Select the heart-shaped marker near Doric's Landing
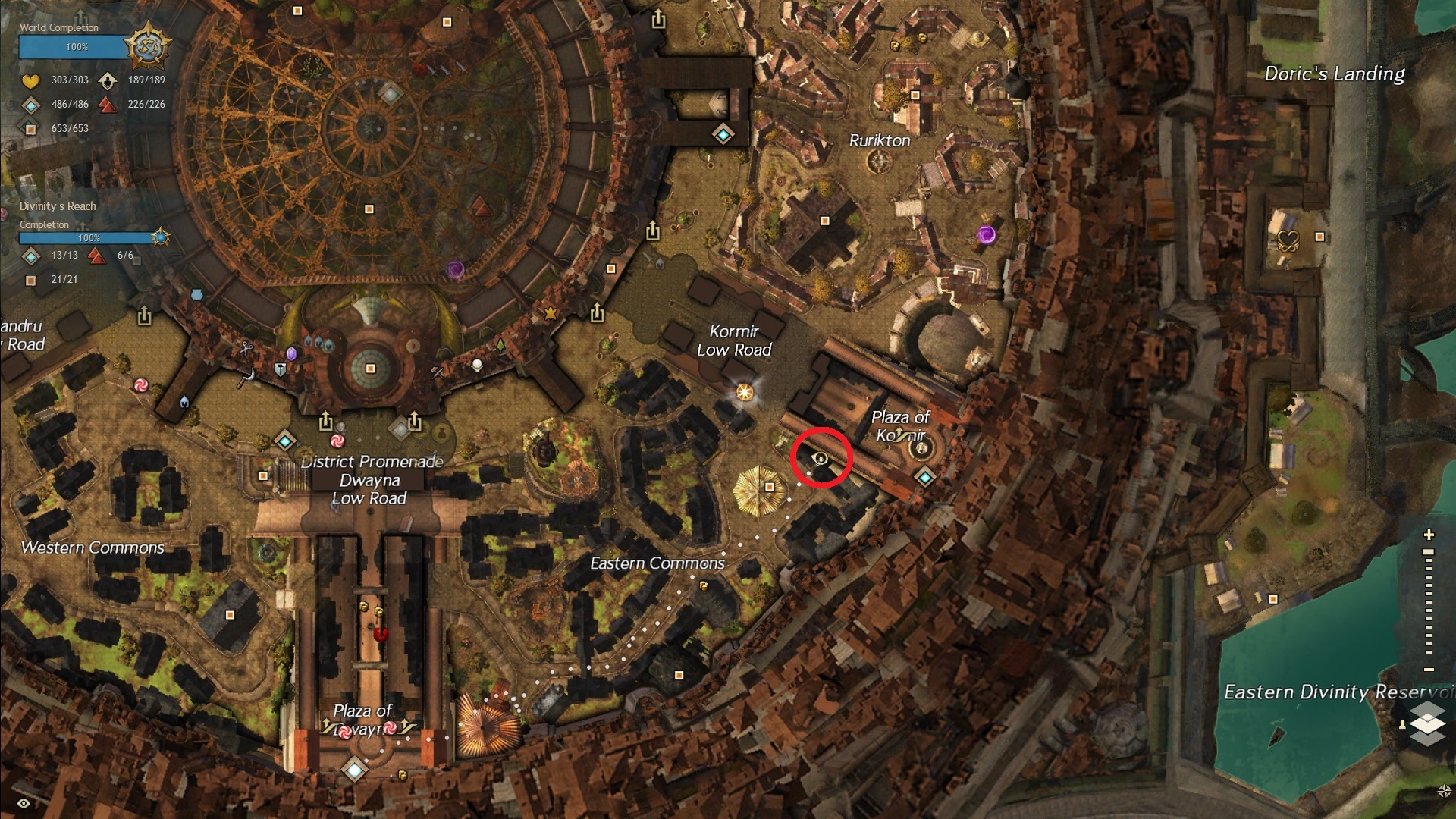The image size is (1456, 819). 1288,241
